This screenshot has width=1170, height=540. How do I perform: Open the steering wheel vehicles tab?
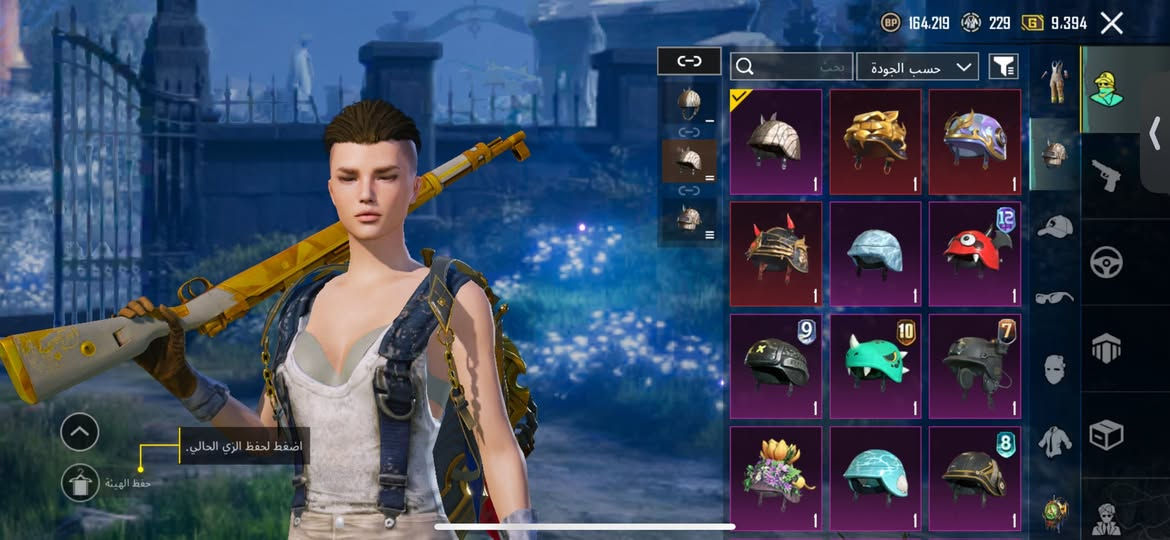pyautogui.click(x=1106, y=262)
